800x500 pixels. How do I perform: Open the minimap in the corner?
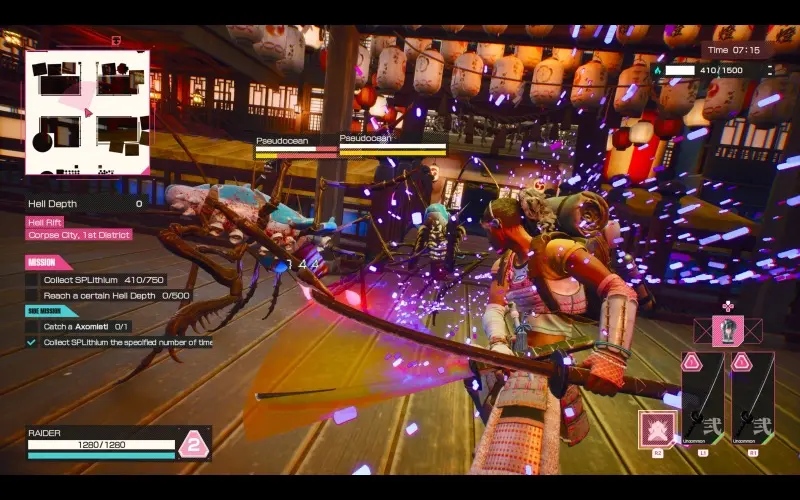point(87,110)
